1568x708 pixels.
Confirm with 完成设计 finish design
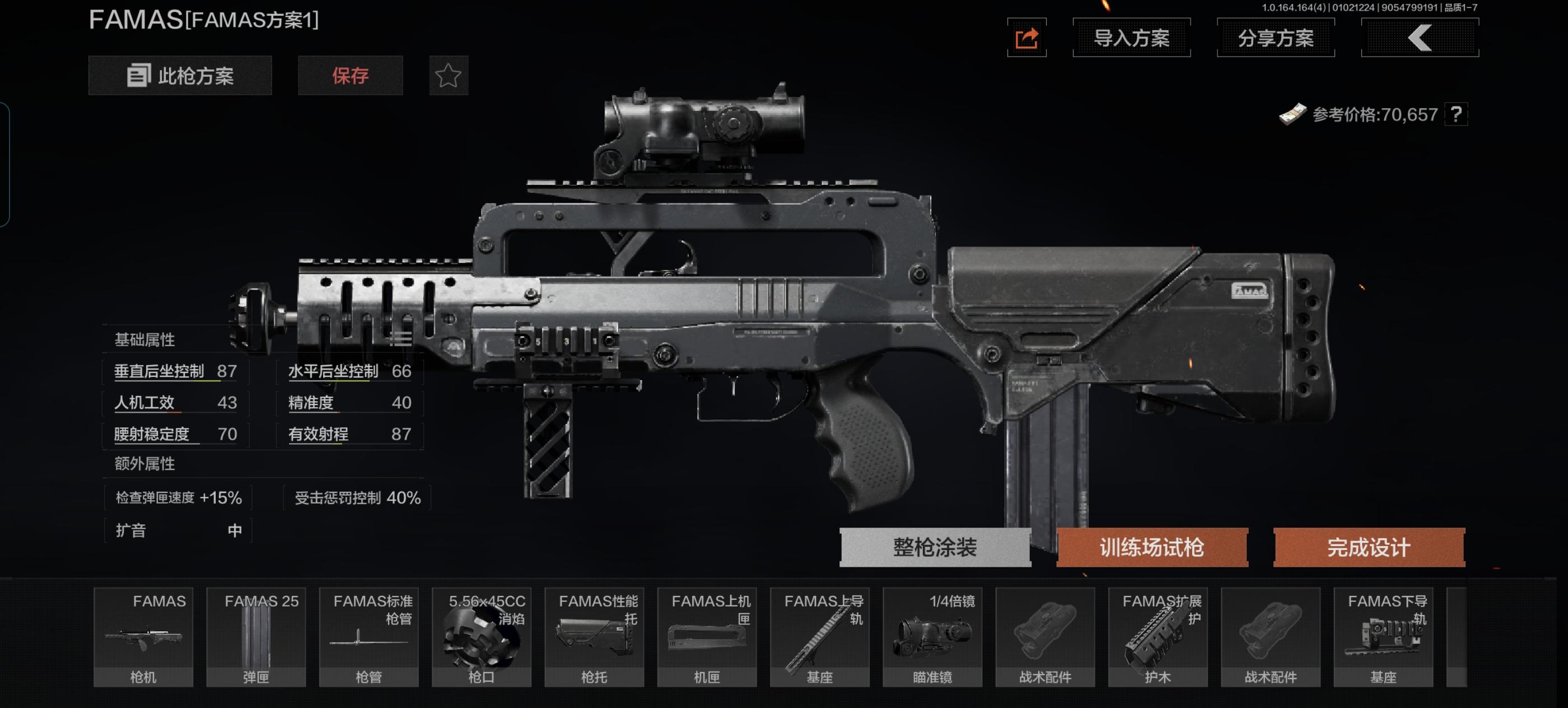click(x=1368, y=547)
